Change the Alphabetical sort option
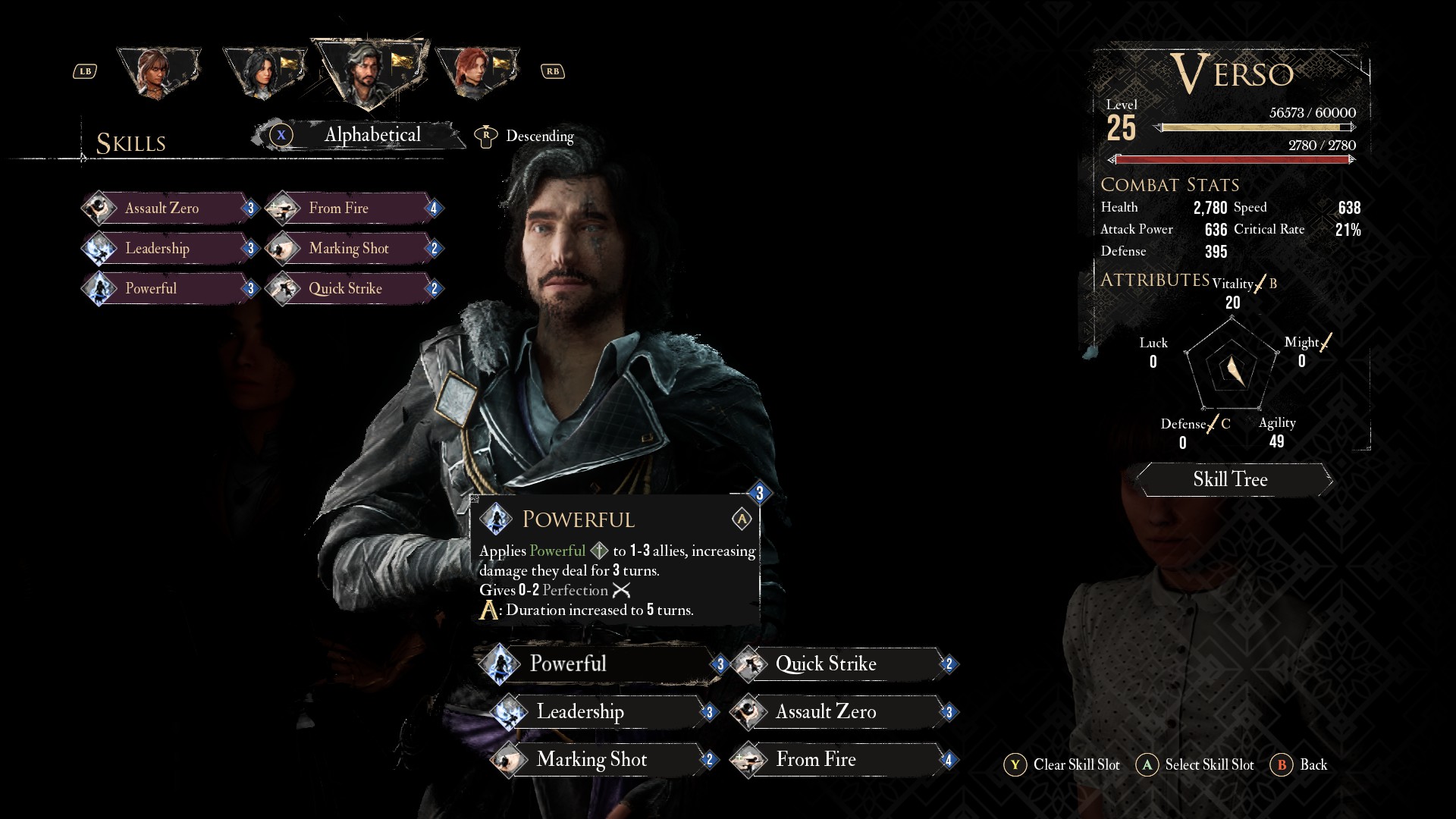The image size is (1456, 819). 372,135
